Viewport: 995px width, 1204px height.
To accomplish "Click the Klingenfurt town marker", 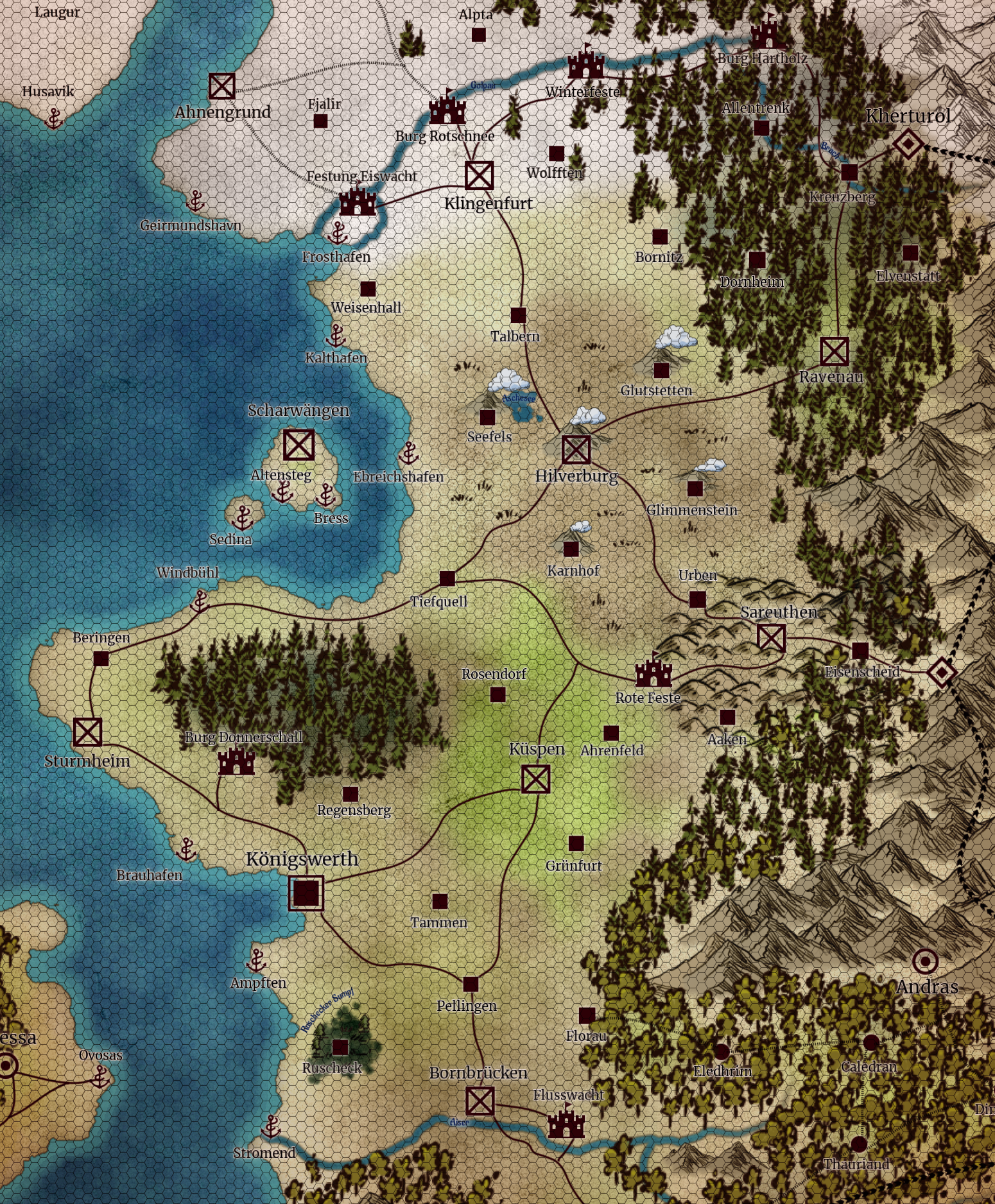I will coord(479,175).
